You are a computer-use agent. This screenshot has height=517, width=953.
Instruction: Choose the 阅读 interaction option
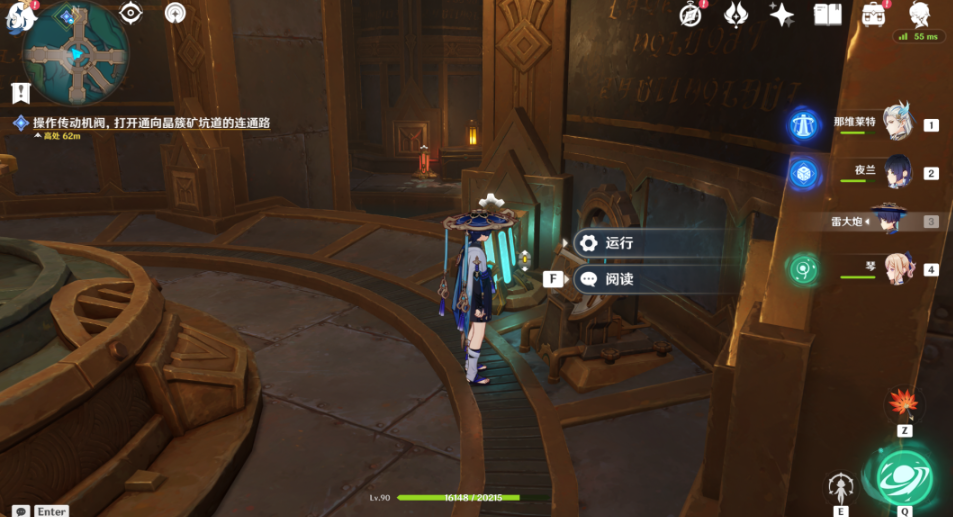pyautogui.click(x=618, y=280)
